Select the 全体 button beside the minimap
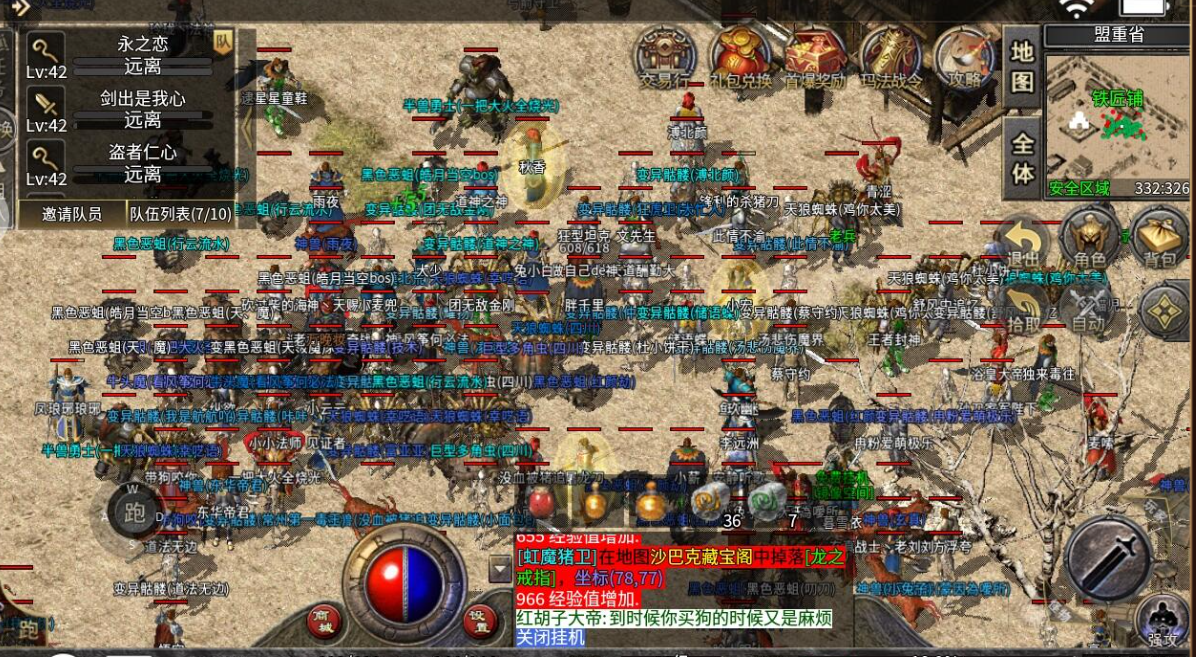 [x=1022, y=158]
